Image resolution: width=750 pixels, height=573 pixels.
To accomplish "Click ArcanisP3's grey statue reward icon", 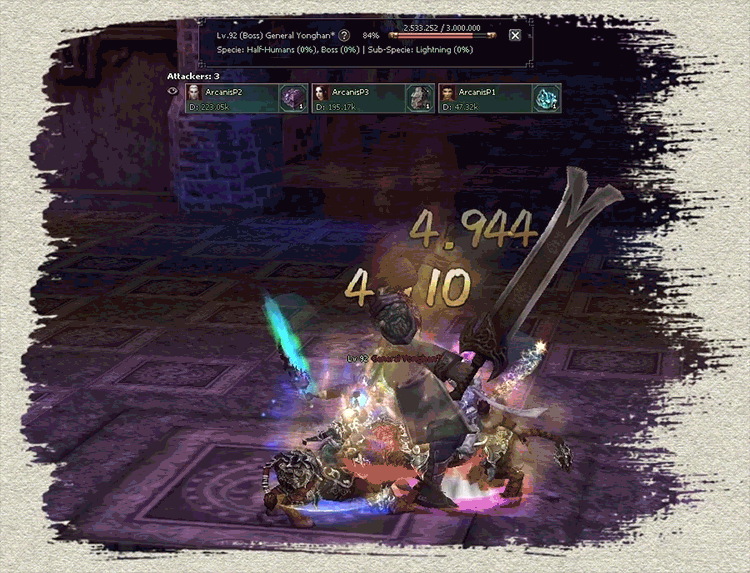I will pyautogui.click(x=419, y=97).
